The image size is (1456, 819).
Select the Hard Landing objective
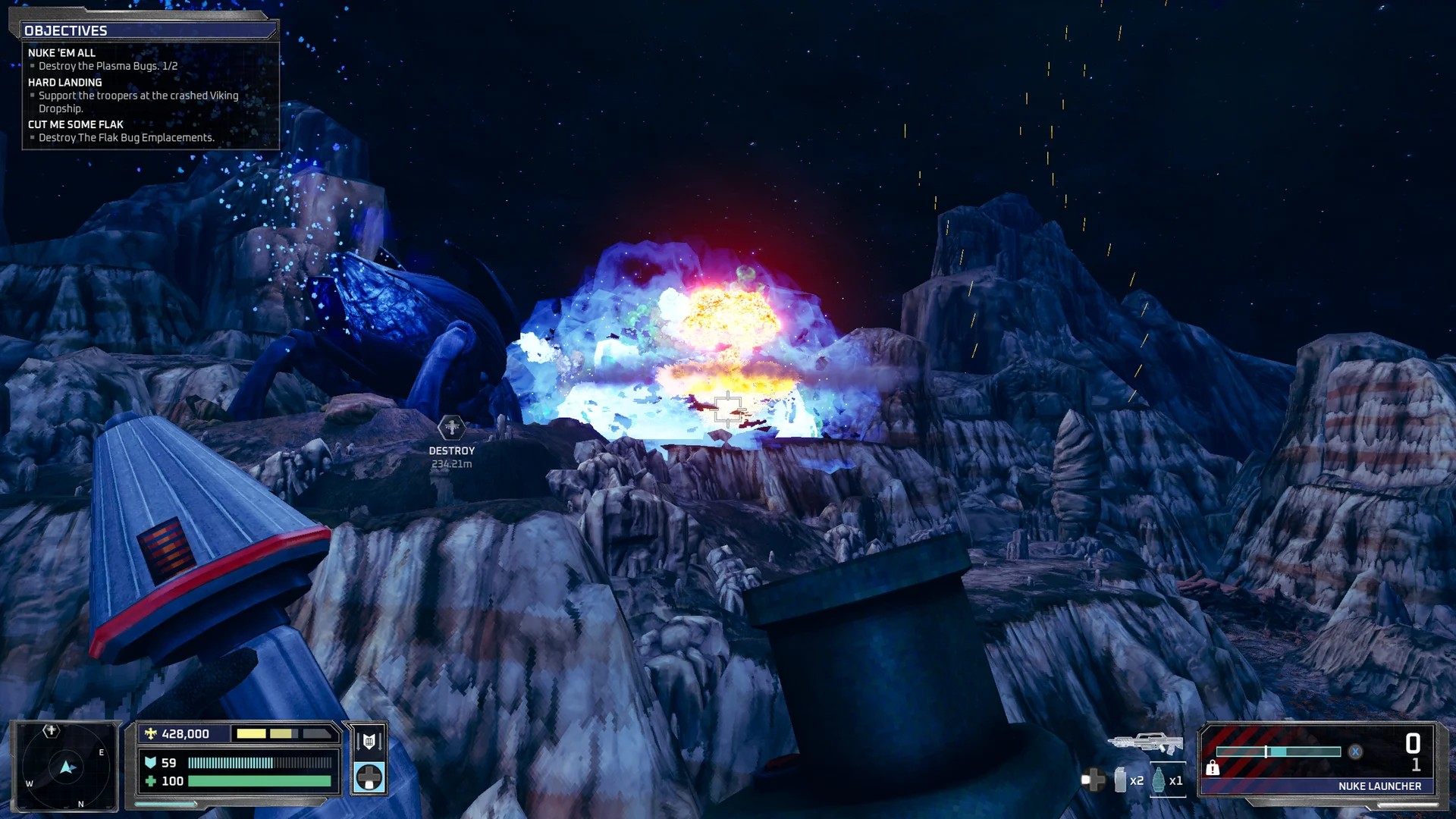[64, 83]
